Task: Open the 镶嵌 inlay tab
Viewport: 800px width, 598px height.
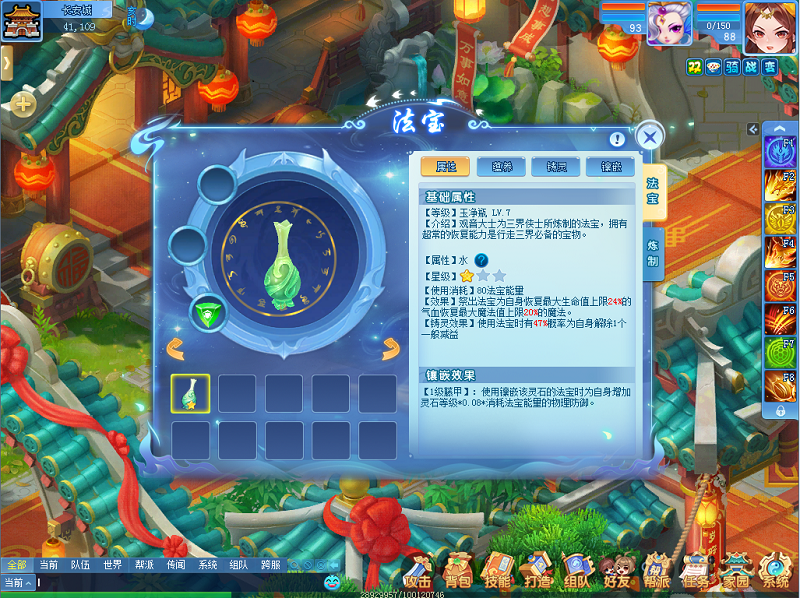Action: pos(604,167)
